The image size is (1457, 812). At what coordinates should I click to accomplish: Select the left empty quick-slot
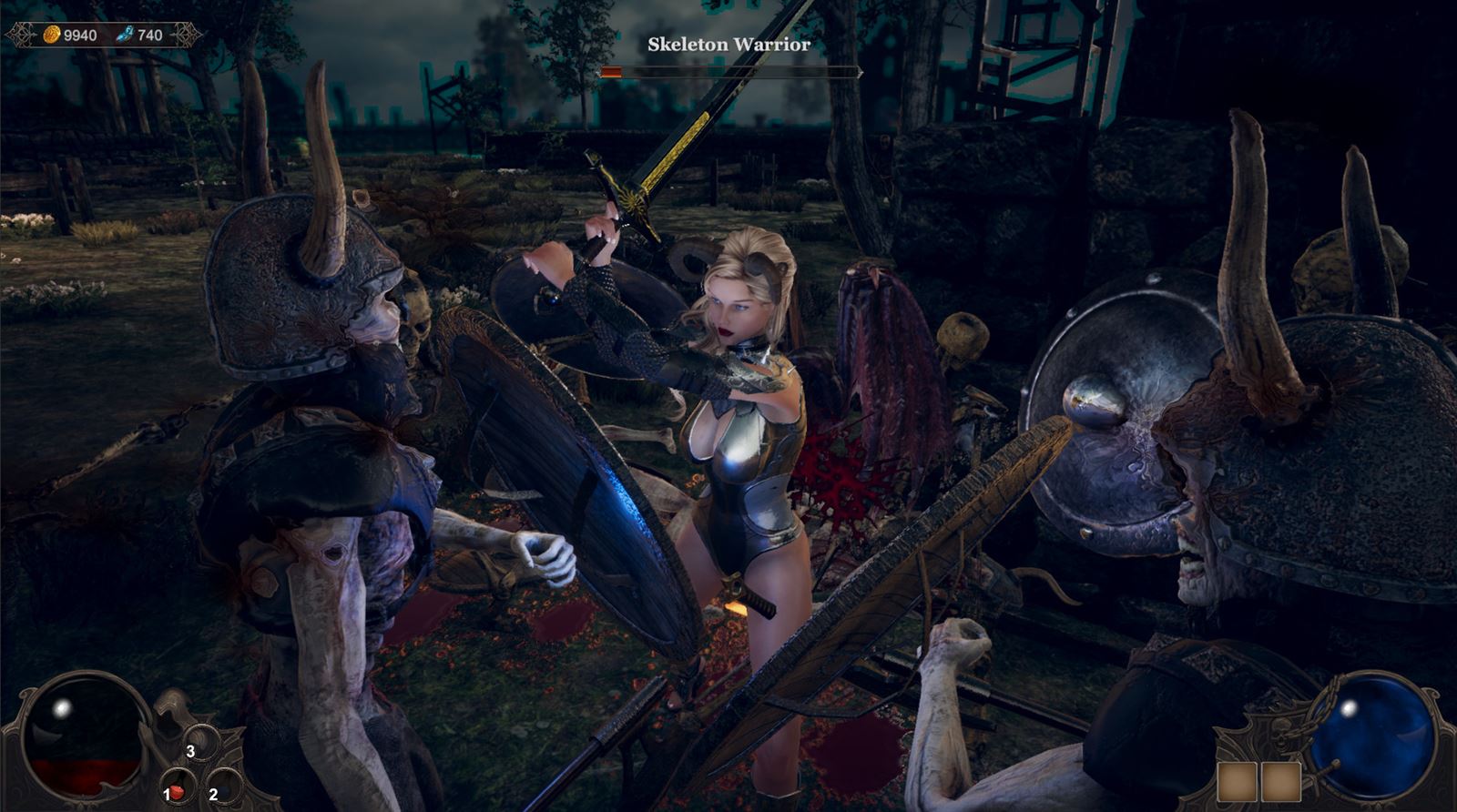(1237, 781)
